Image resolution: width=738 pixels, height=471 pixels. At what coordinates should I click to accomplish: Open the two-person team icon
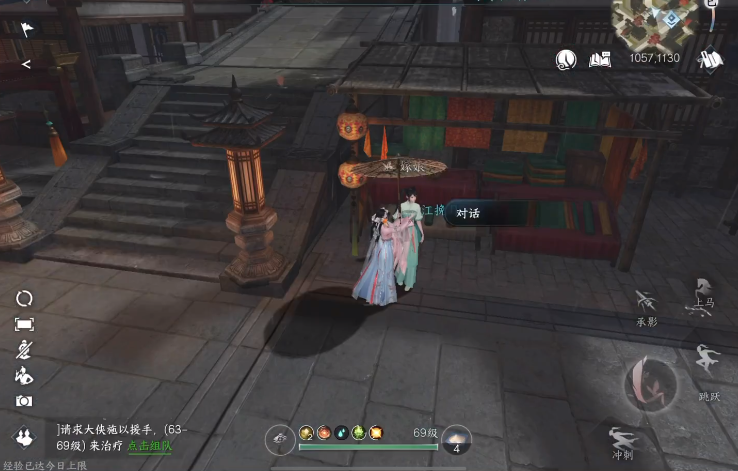point(23,437)
